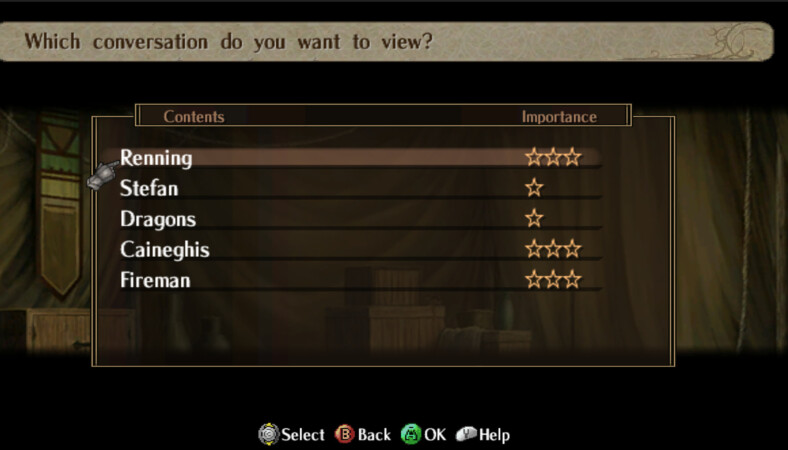Pick the Fireman conversation entry

pyautogui.click(x=155, y=280)
